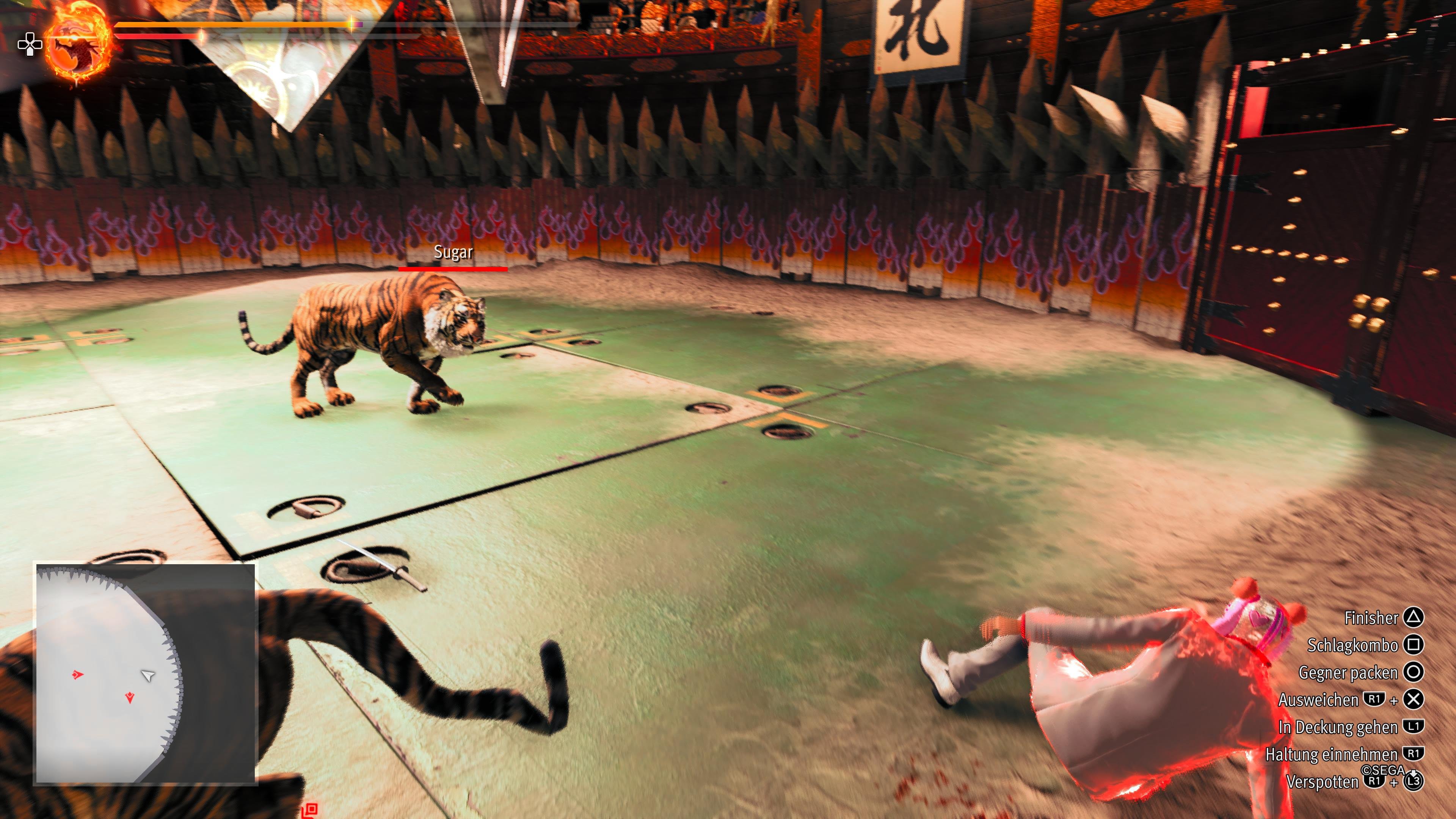Click the Finisher triangle button icon

coord(1414,618)
